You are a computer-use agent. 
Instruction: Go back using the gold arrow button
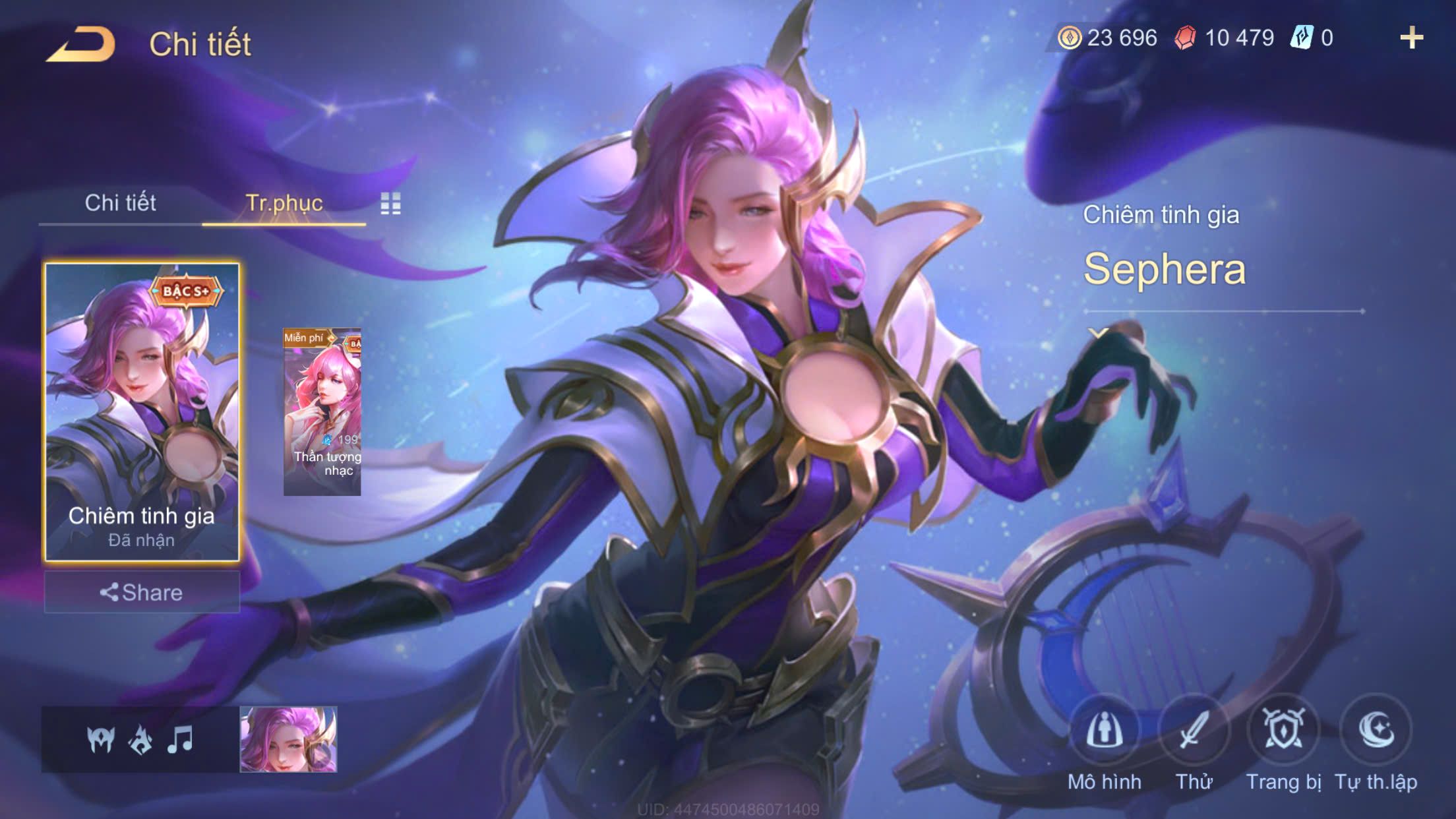coord(80,44)
